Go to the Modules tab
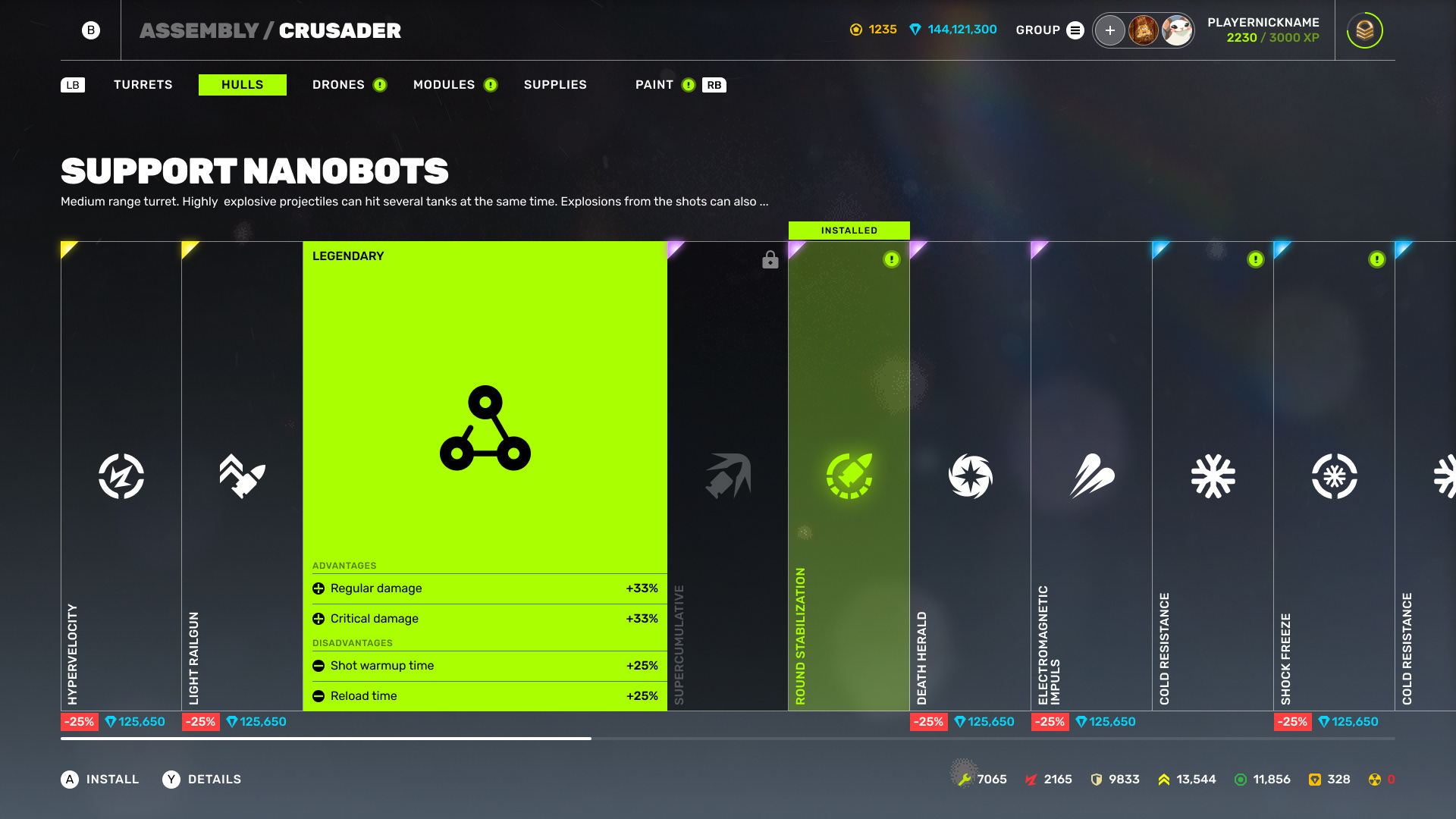 coord(444,85)
